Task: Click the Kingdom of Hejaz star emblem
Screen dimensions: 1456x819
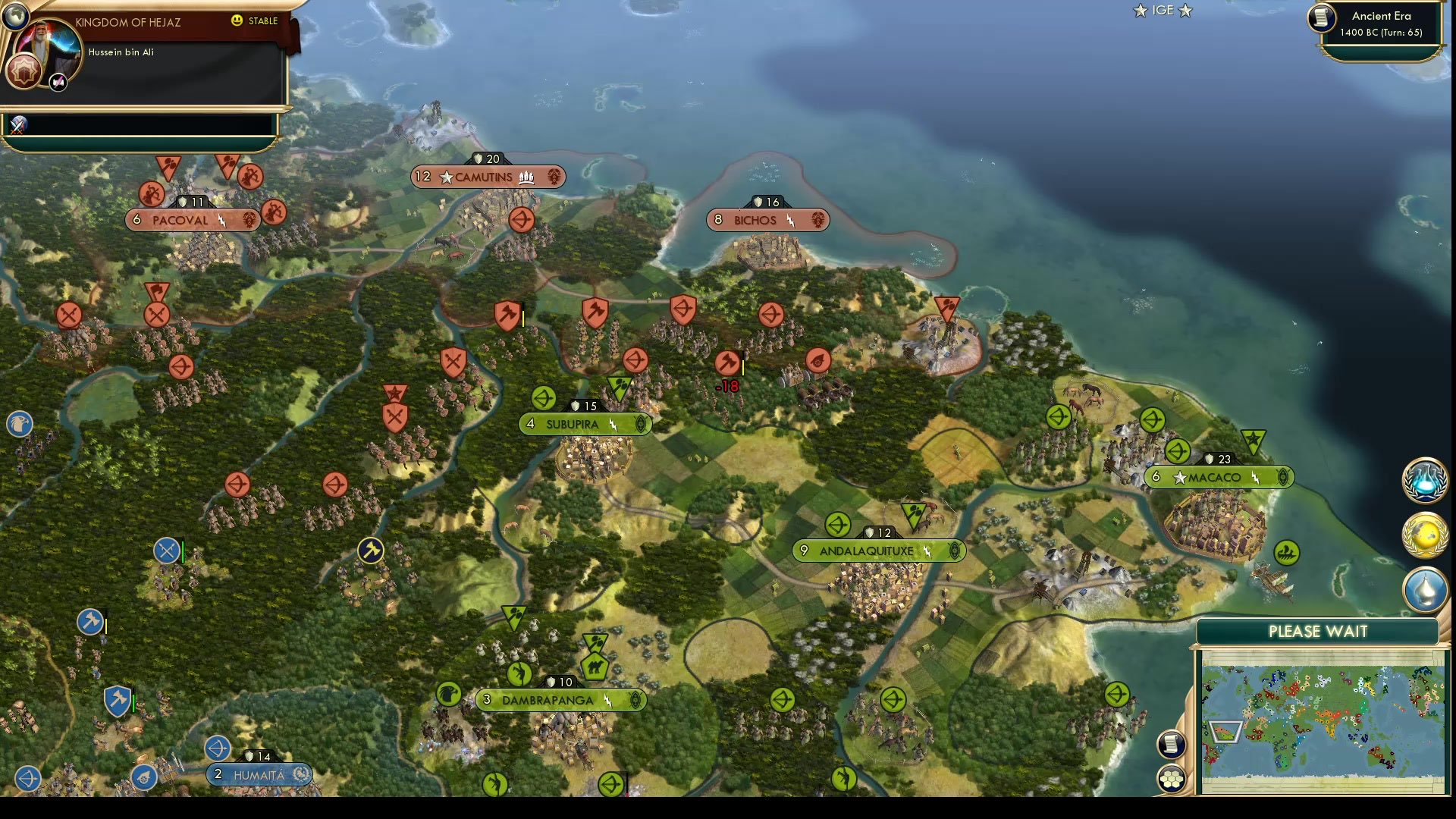Action: 24,71
